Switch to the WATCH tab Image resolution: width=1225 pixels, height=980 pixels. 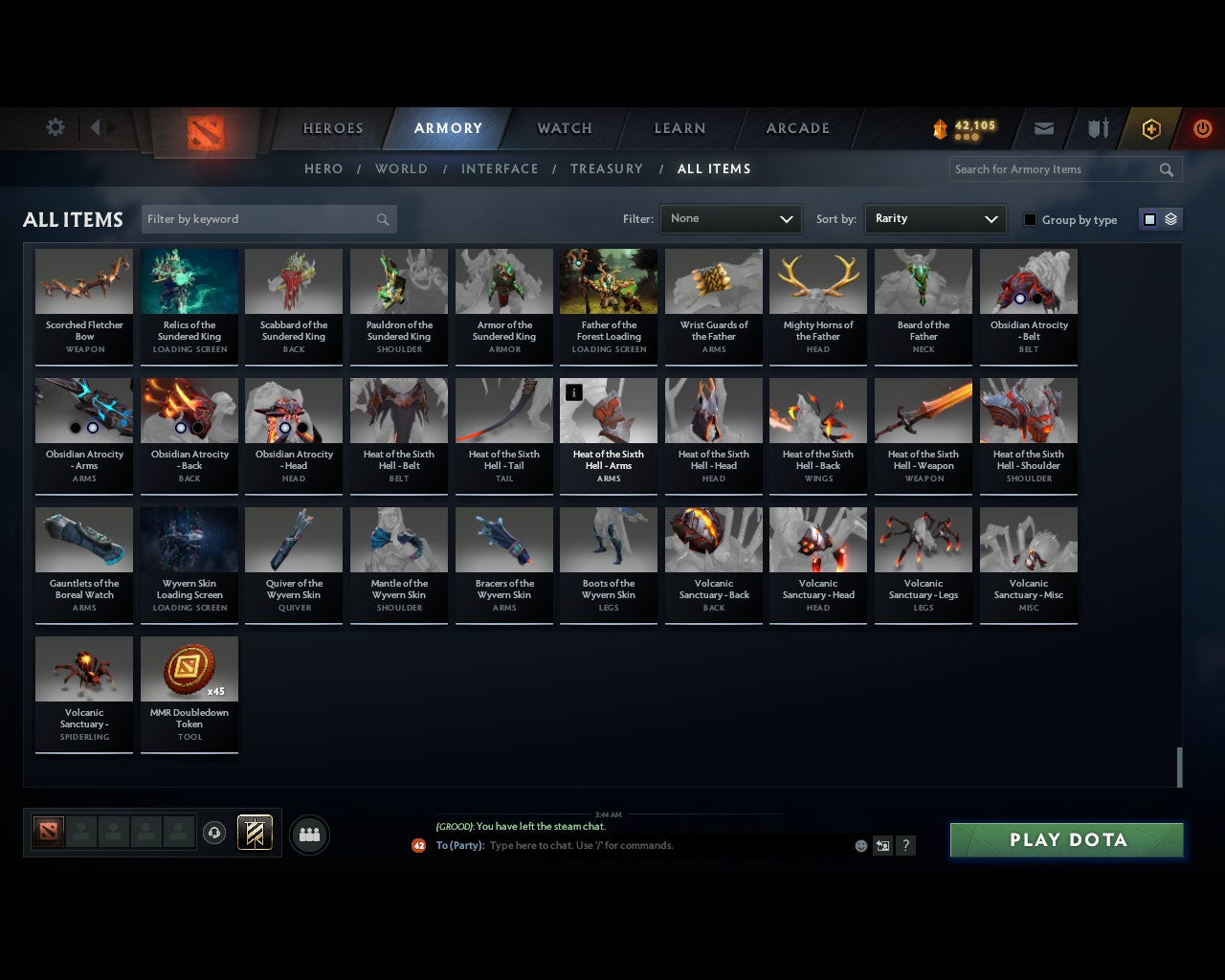click(564, 127)
